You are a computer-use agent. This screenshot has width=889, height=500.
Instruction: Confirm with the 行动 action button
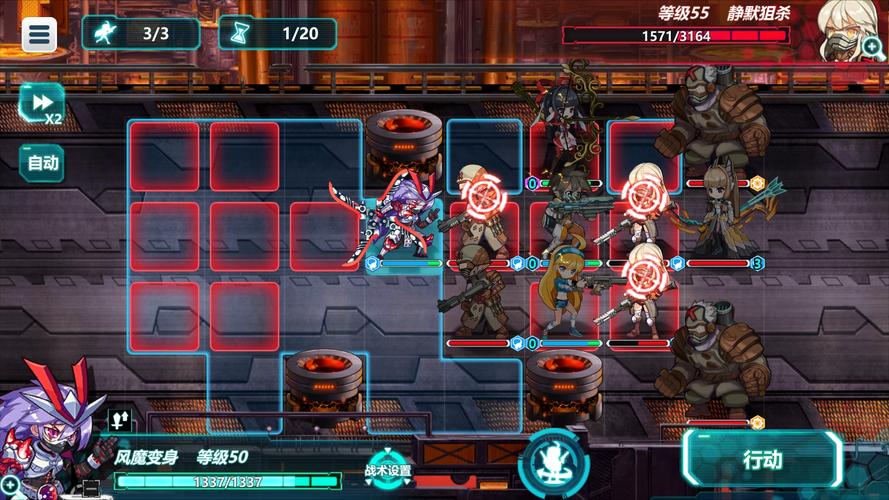click(x=762, y=461)
